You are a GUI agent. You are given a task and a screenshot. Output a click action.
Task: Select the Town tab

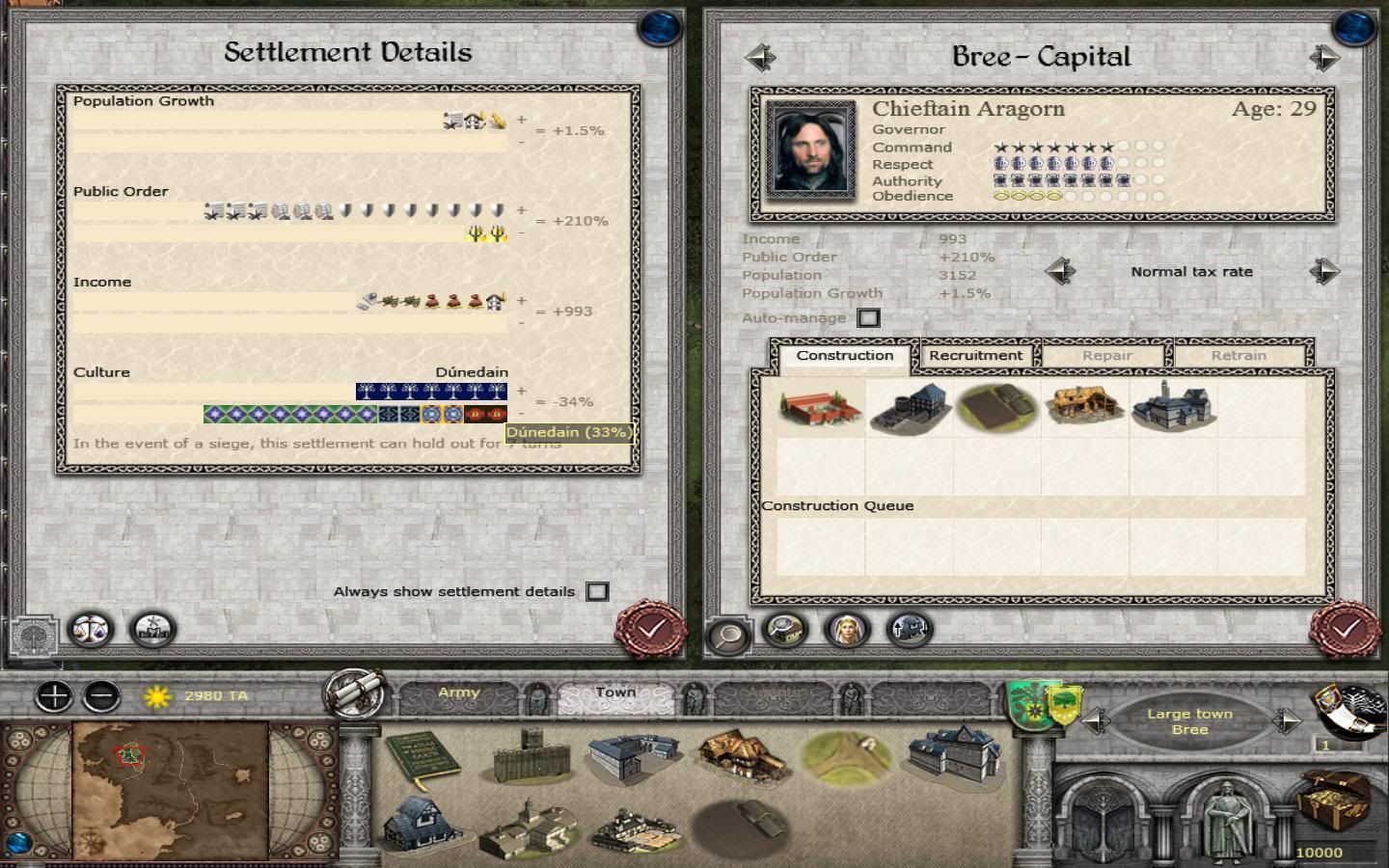pos(614,693)
